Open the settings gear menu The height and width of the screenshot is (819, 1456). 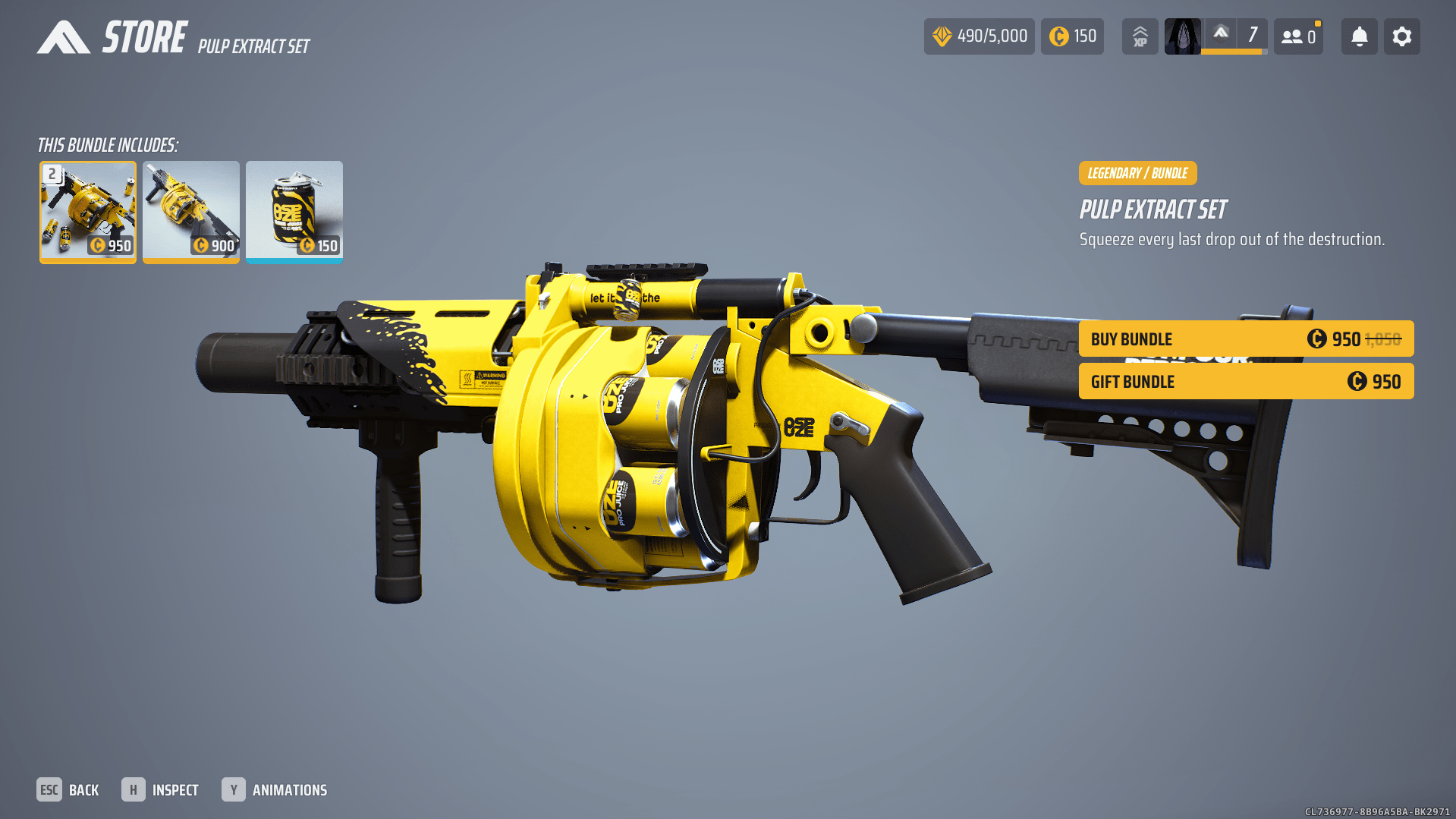click(x=1401, y=36)
